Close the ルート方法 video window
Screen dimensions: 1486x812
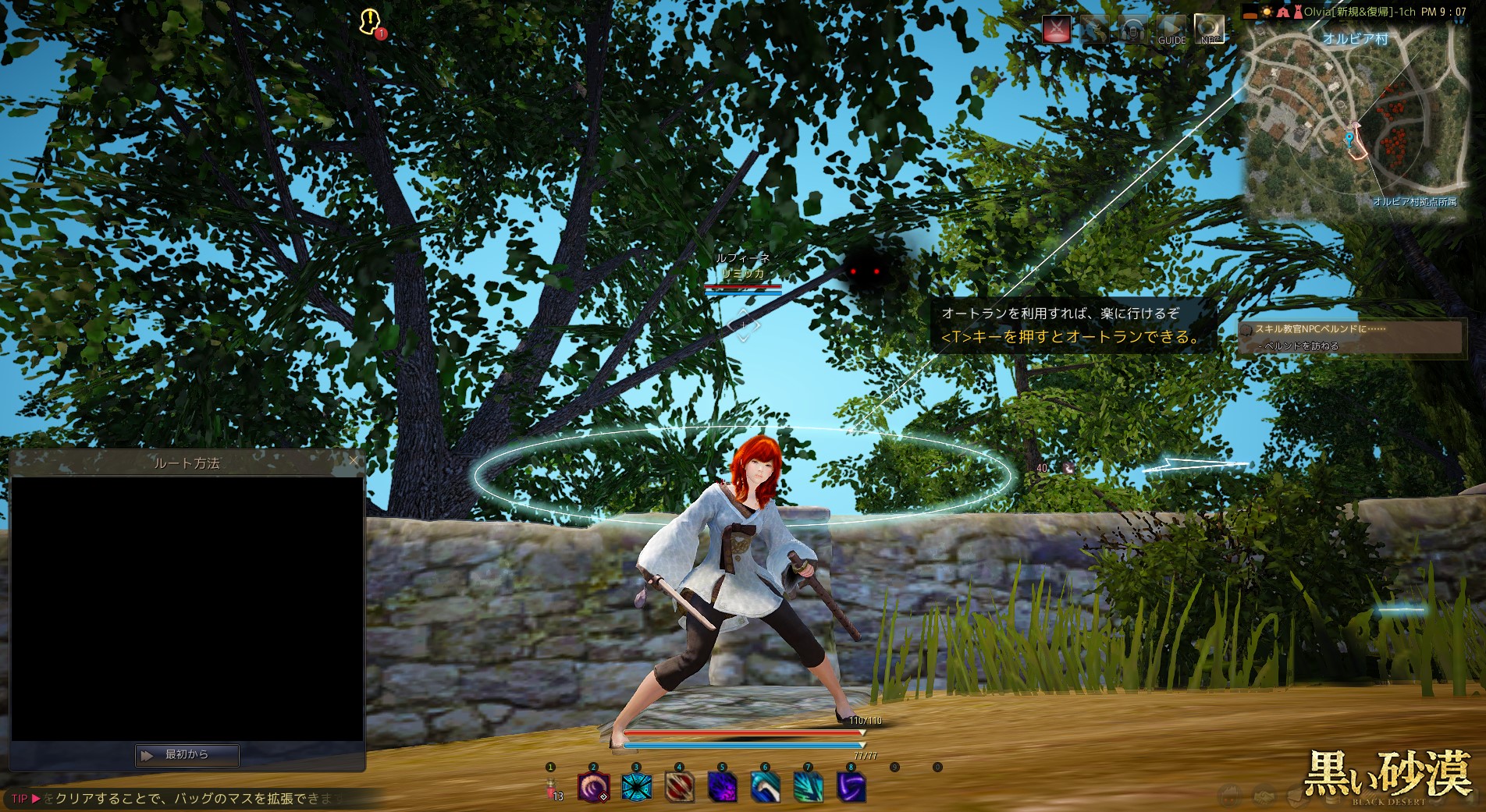coord(354,461)
